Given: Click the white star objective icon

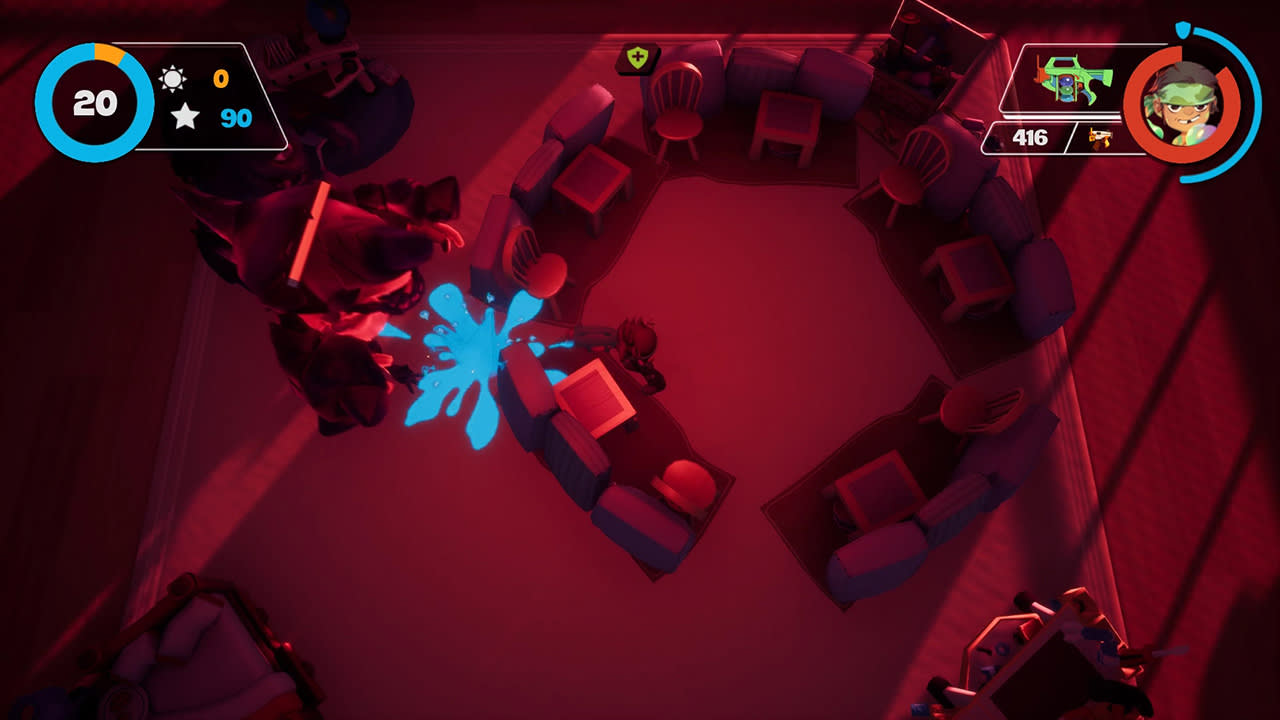Looking at the screenshot, I should [184, 117].
